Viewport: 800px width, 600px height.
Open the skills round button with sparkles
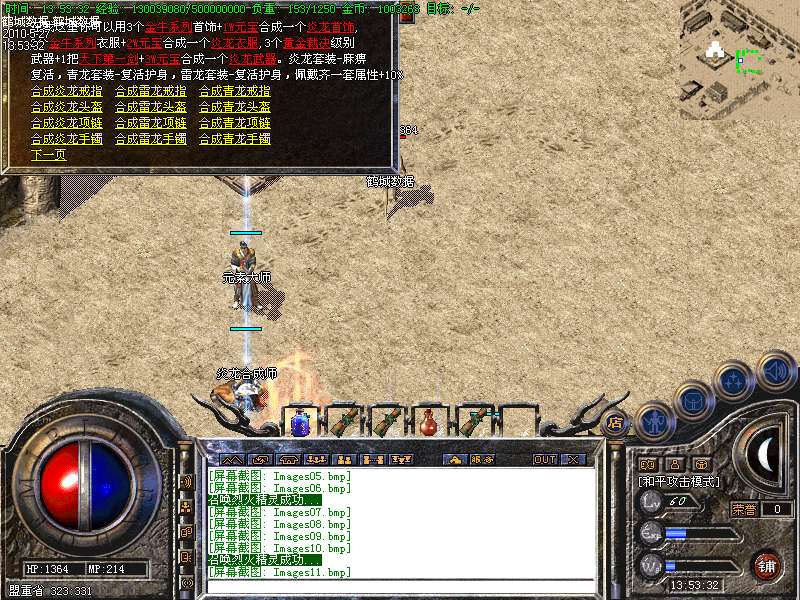point(735,381)
